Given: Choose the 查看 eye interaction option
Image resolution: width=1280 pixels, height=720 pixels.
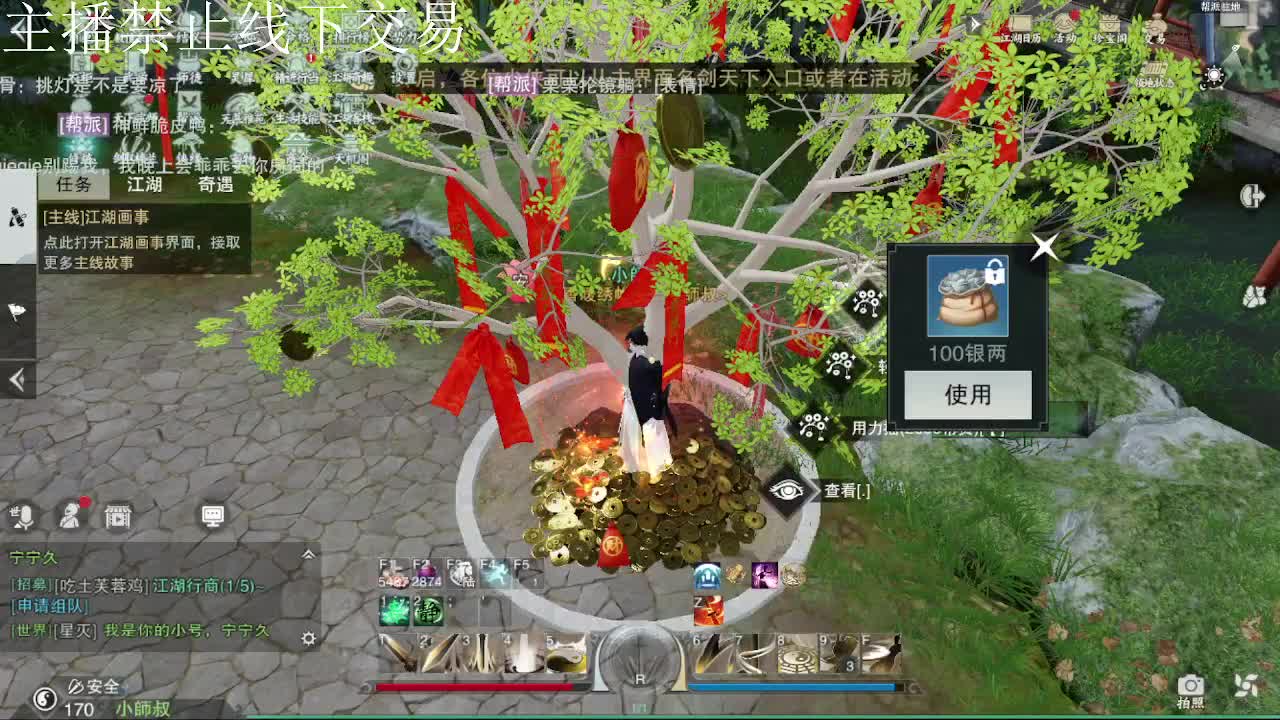Looking at the screenshot, I should [x=788, y=490].
